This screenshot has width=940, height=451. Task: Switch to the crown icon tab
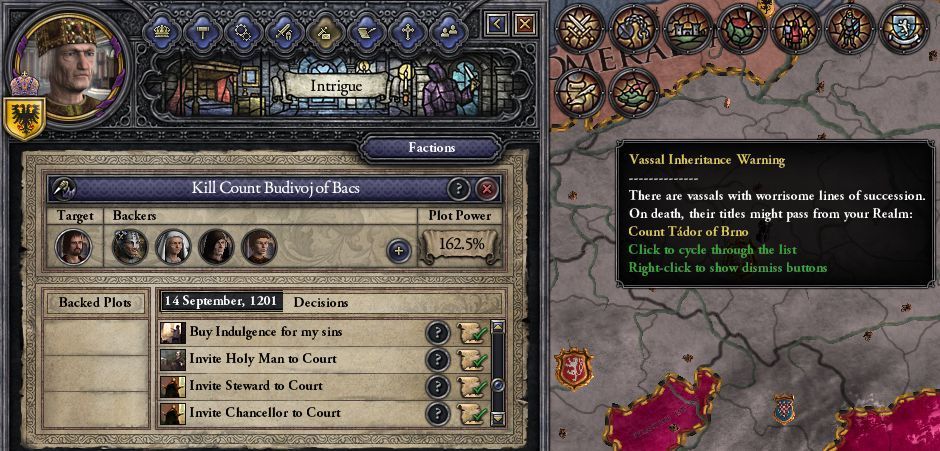pyautogui.click(x=161, y=30)
